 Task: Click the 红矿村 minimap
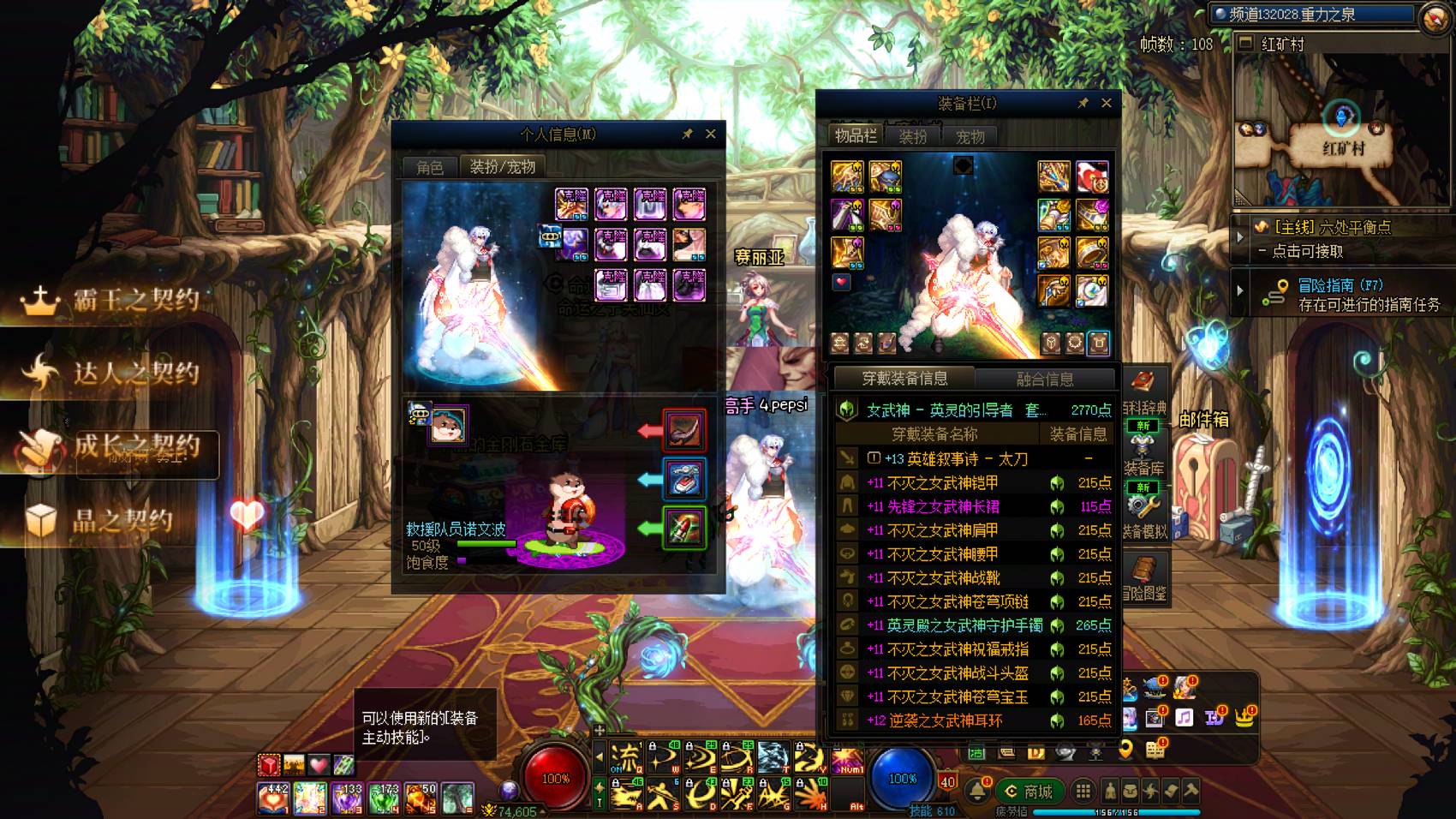click(x=1341, y=129)
